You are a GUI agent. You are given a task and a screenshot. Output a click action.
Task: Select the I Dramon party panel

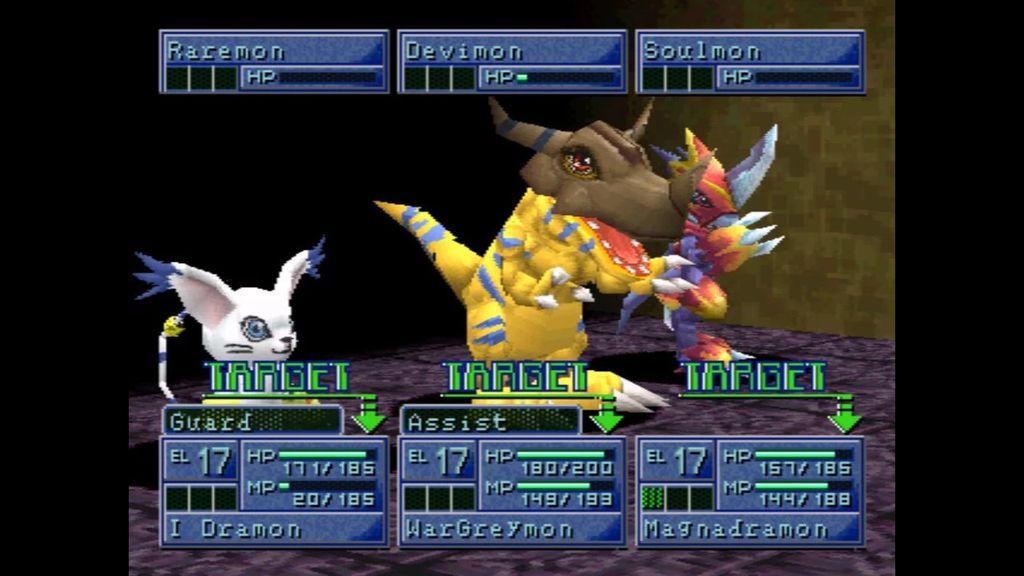tap(274, 491)
